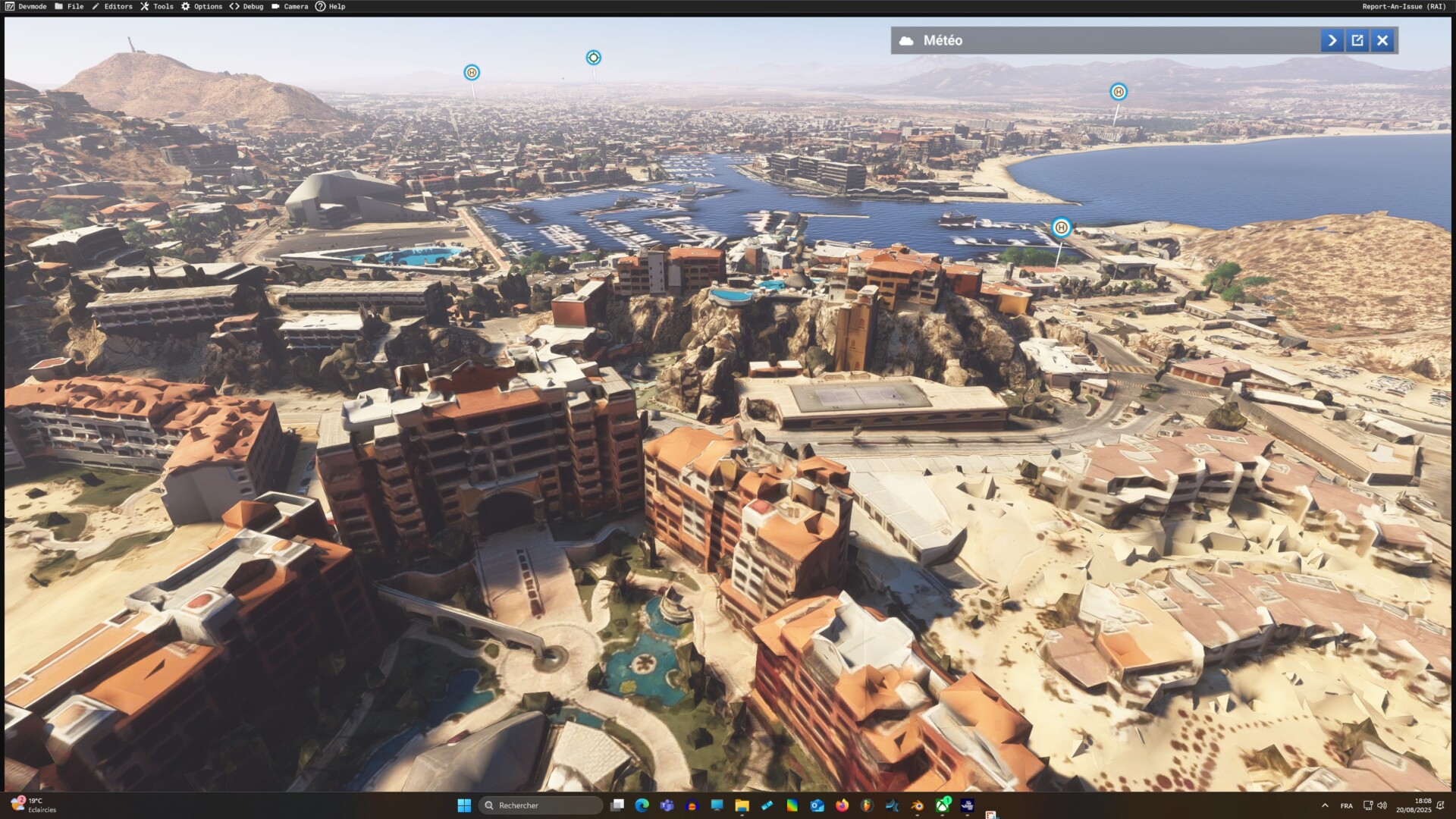
Task: Open the Tools menu
Action: pyautogui.click(x=157, y=6)
